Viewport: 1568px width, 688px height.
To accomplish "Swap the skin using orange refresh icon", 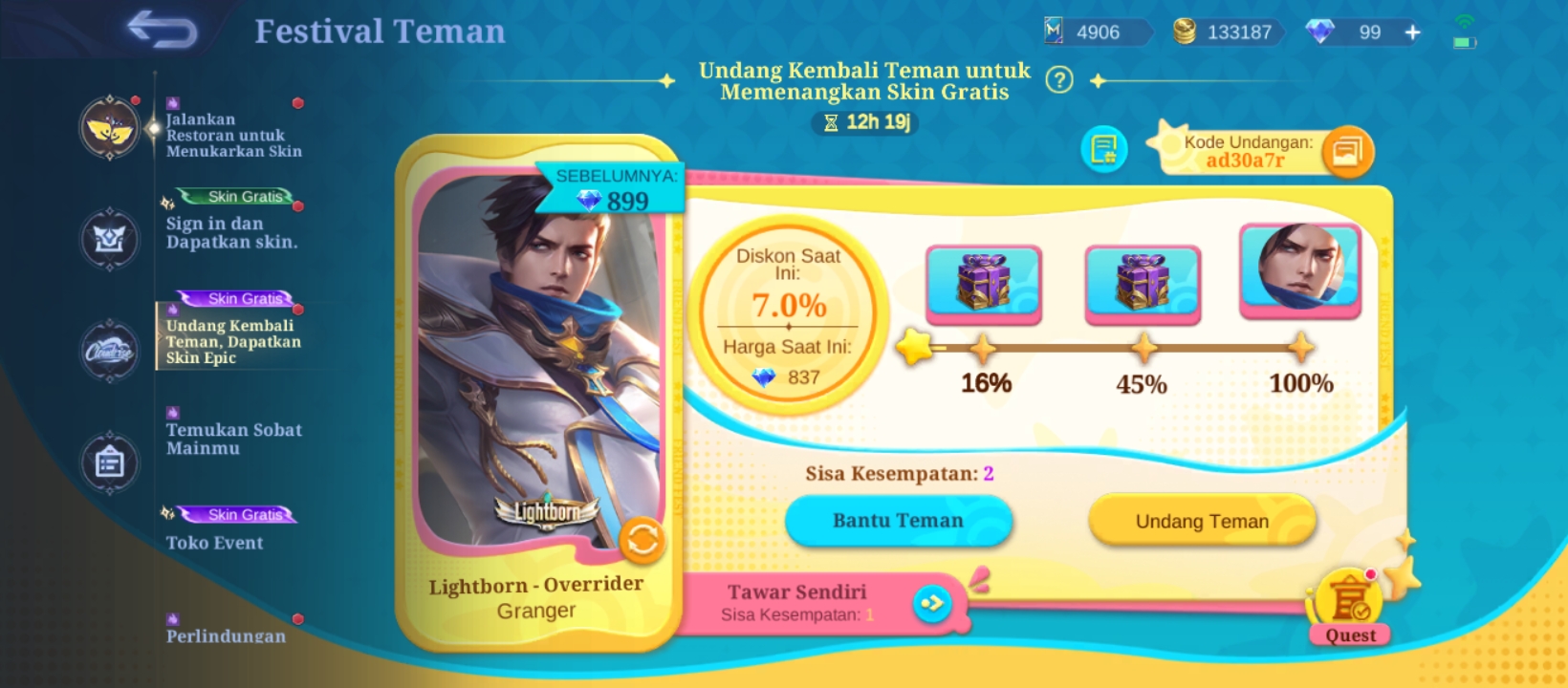I will (642, 541).
